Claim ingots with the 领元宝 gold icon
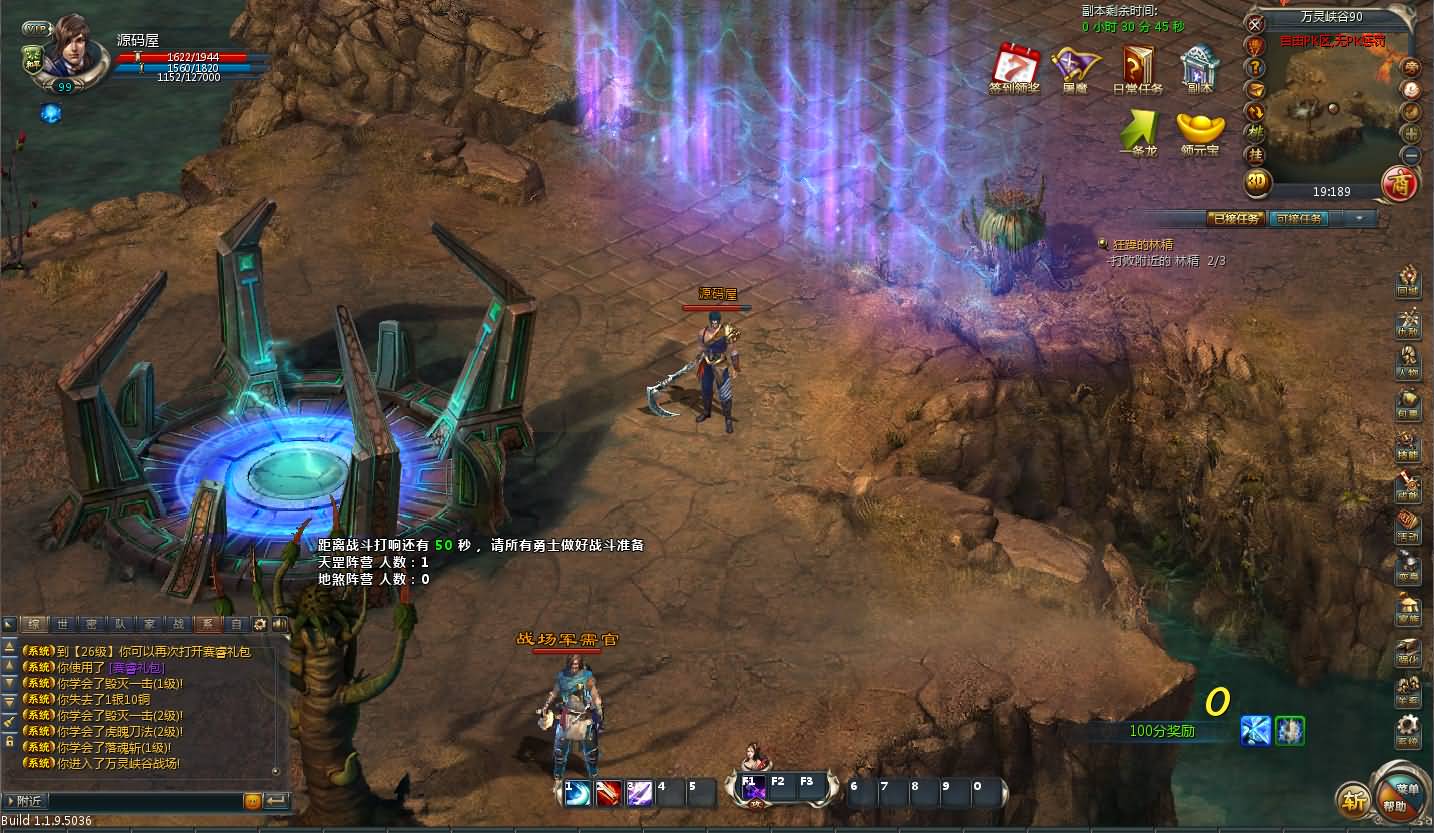The width and height of the screenshot is (1434, 833). pyautogui.click(x=1200, y=131)
